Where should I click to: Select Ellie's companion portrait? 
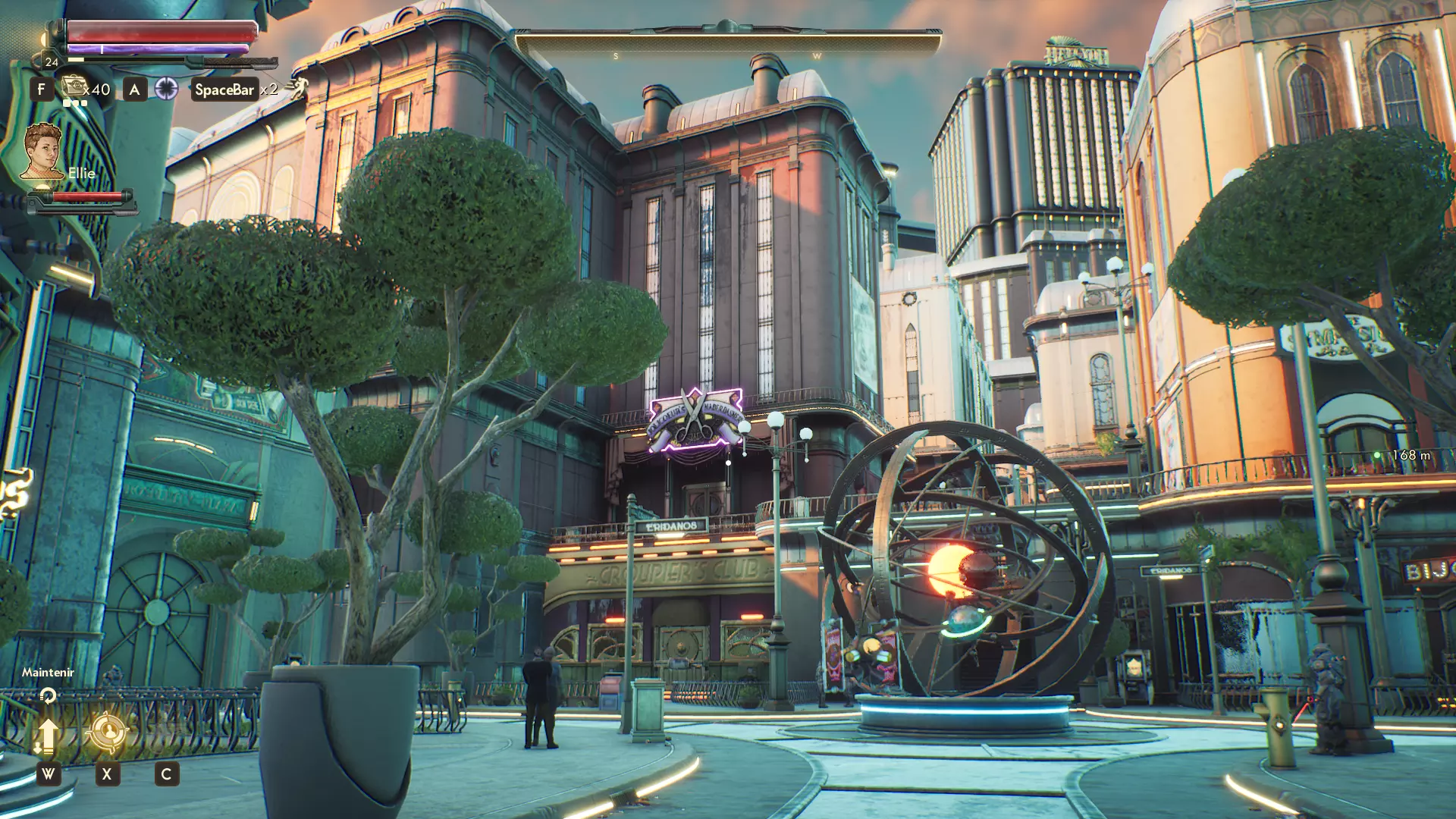[x=42, y=152]
